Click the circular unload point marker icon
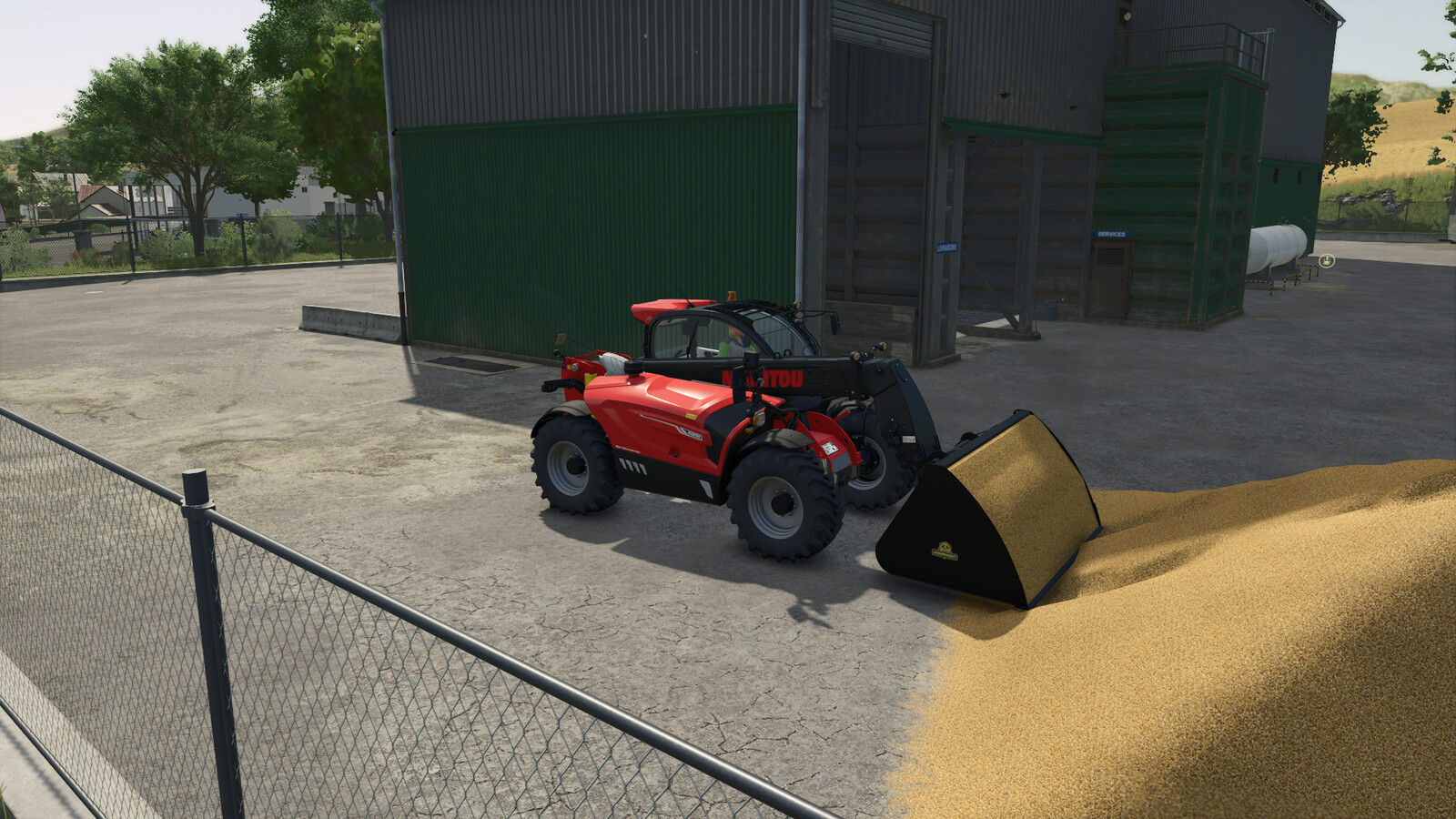Image resolution: width=1456 pixels, height=819 pixels. coord(1327,261)
